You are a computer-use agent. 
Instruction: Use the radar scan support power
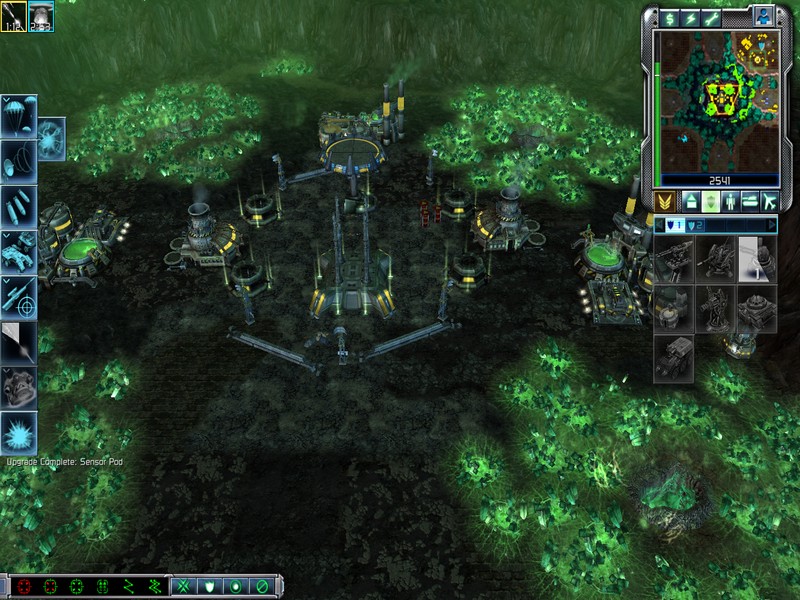20,158
